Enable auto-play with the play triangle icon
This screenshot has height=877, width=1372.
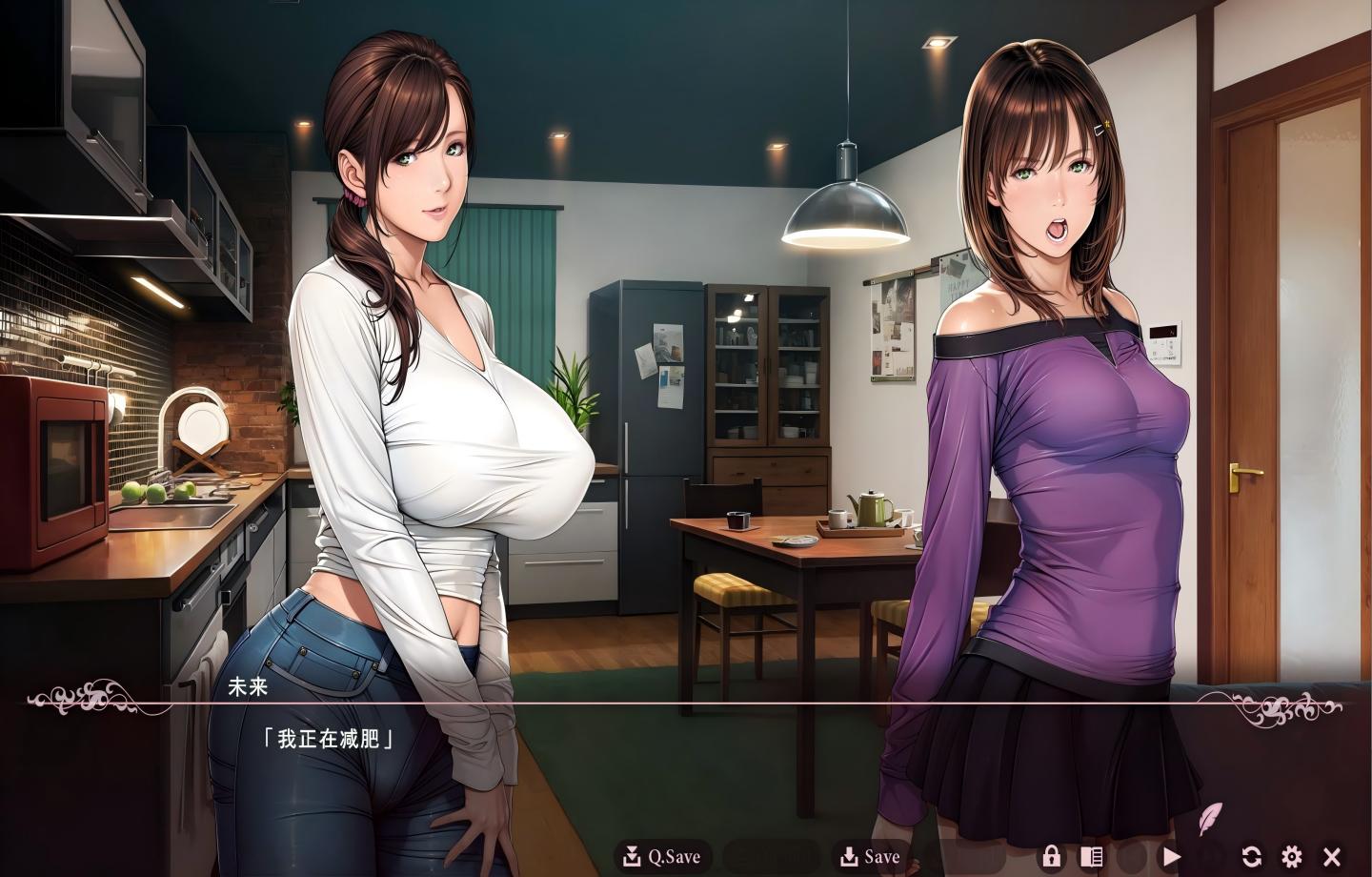tap(1173, 856)
